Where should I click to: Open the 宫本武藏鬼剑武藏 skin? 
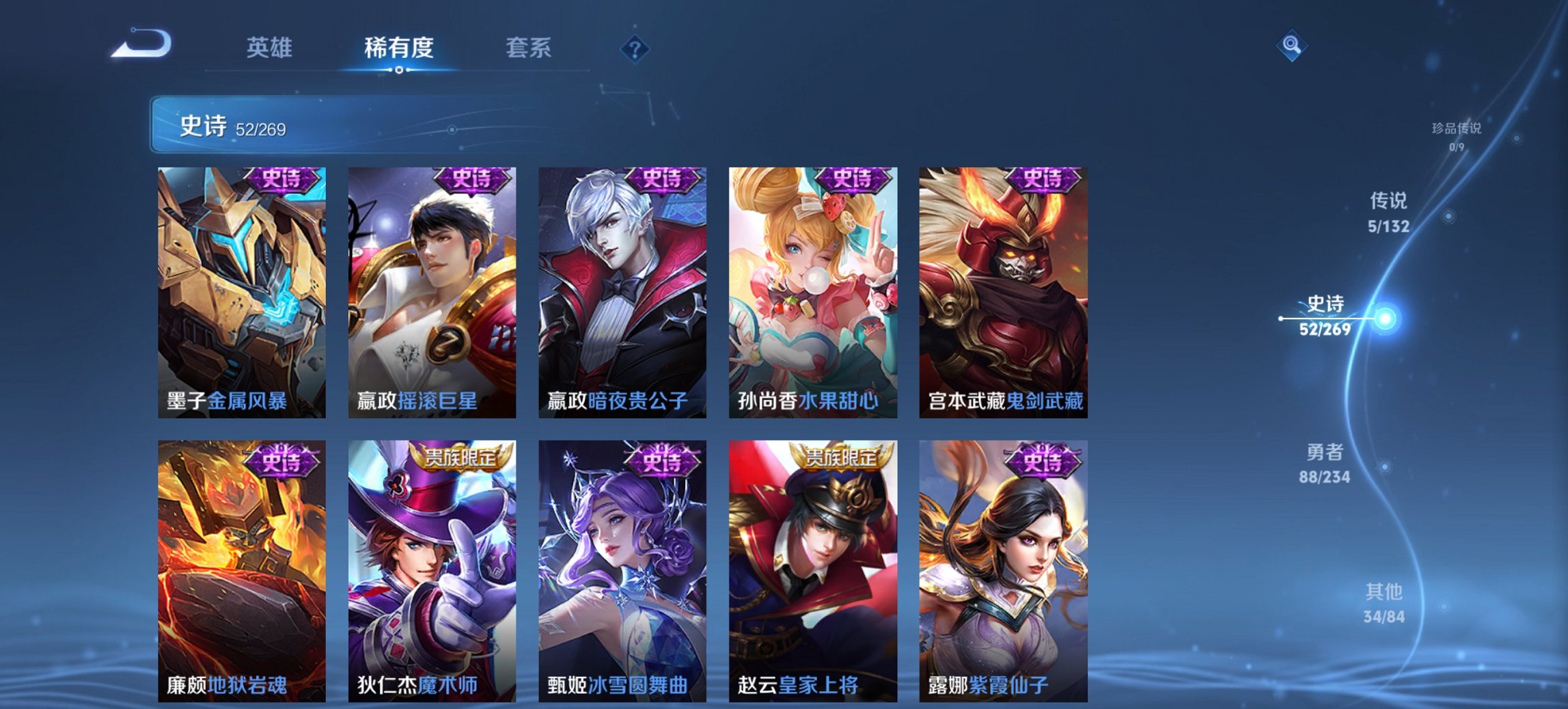[1004, 291]
